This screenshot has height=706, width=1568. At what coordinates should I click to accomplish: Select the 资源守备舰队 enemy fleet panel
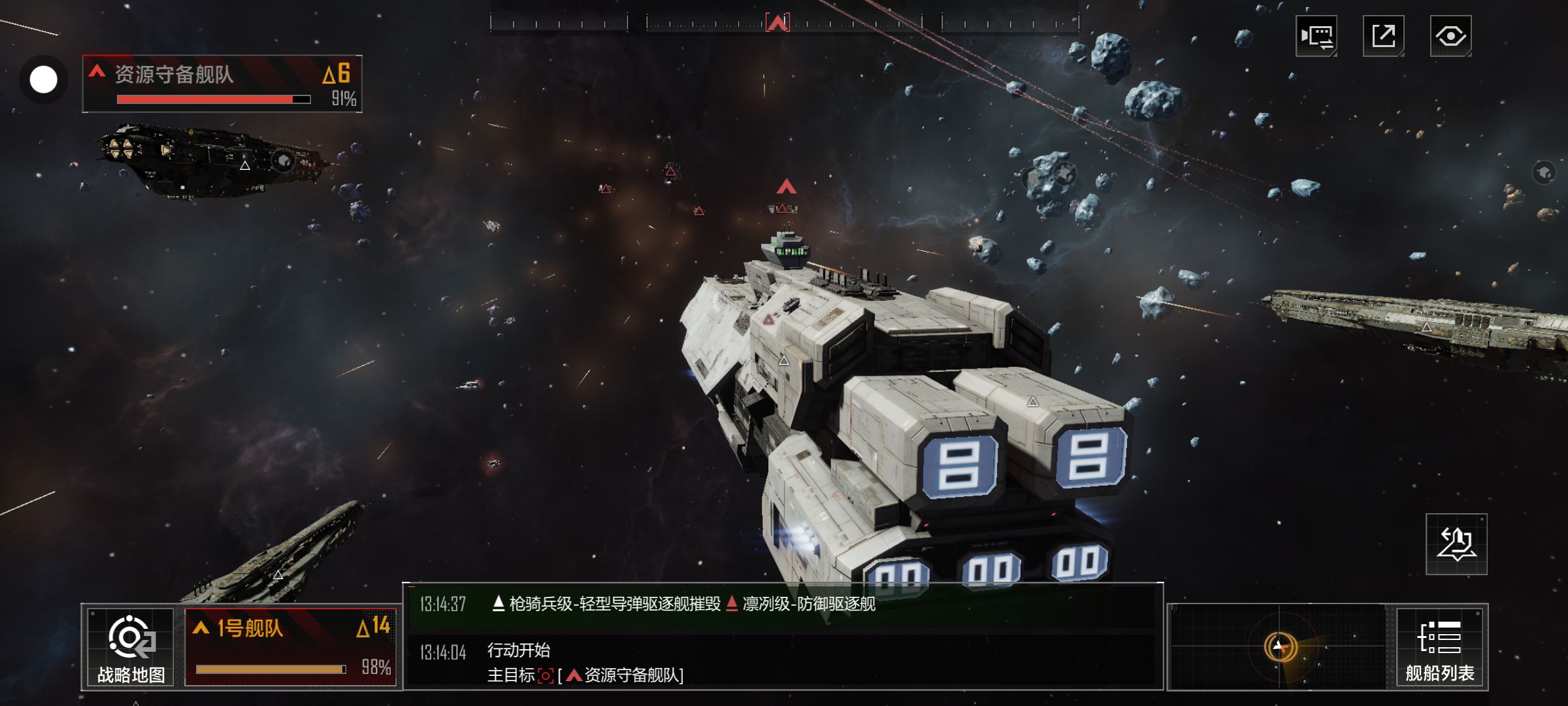coord(222,84)
